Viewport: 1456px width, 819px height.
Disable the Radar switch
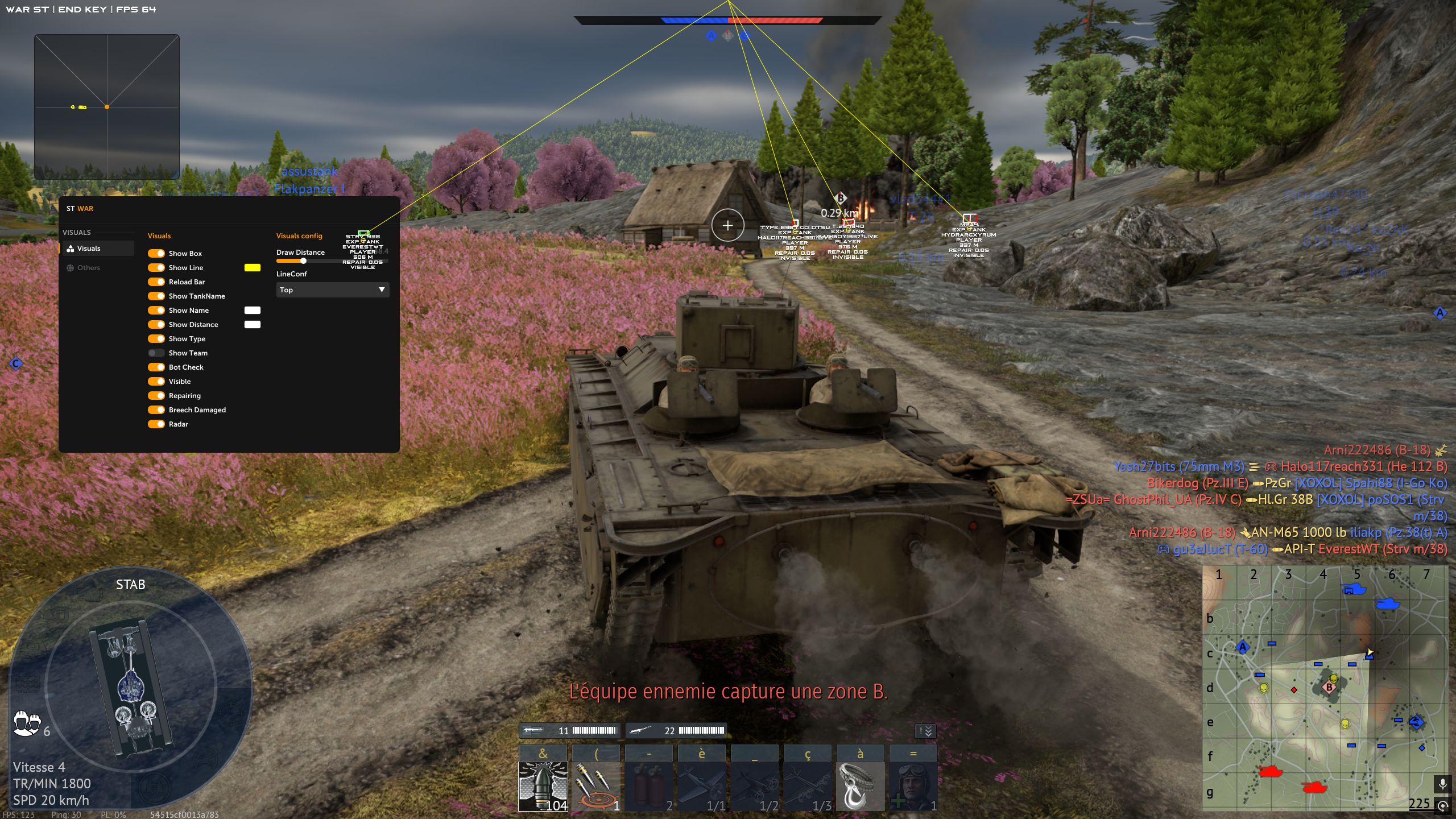(156, 424)
